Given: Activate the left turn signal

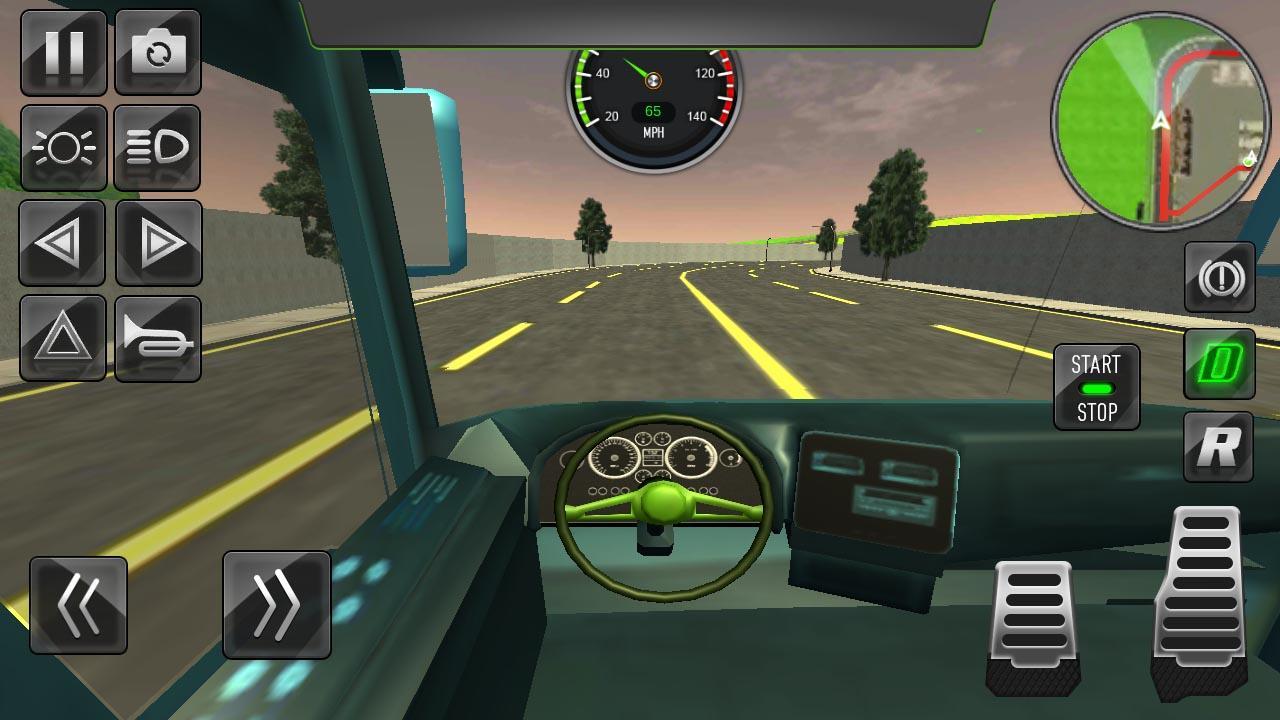Looking at the screenshot, I should [62, 243].
